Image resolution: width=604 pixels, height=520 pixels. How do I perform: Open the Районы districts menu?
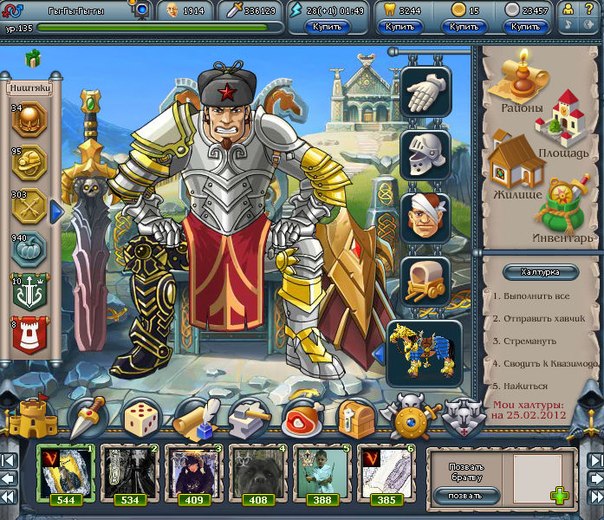point(518,88)
